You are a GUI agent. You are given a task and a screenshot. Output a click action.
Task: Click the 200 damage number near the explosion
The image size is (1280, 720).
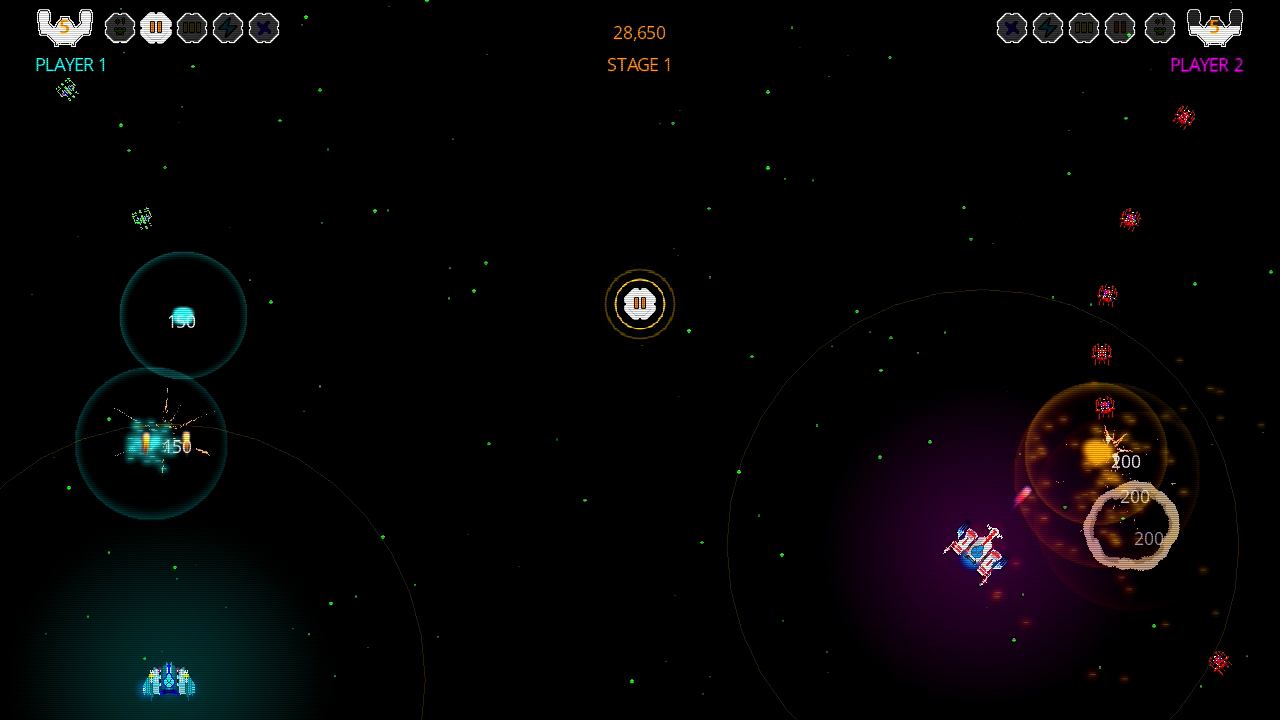1127,462
